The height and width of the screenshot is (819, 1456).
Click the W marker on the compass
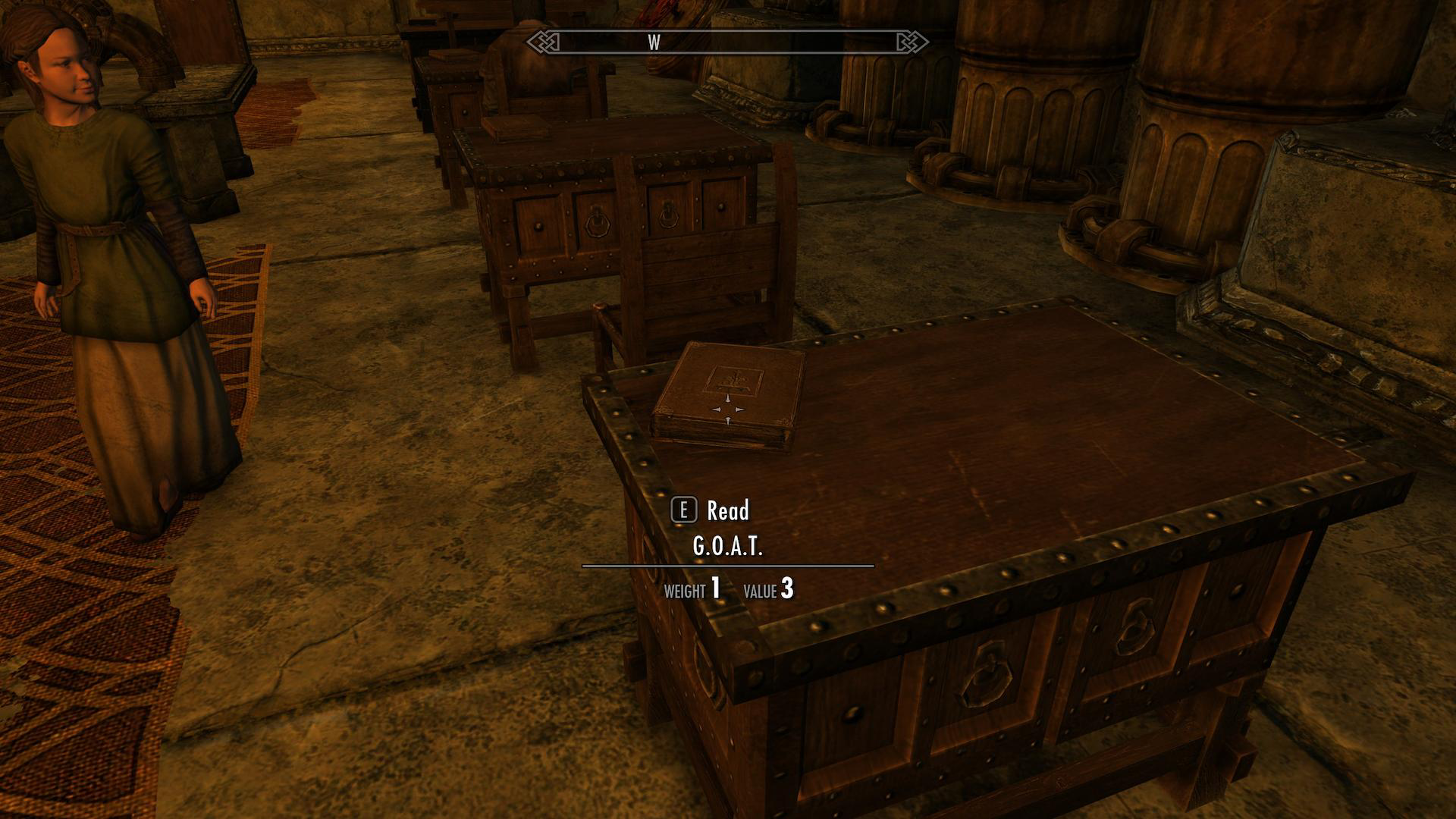tap(654, 43)
